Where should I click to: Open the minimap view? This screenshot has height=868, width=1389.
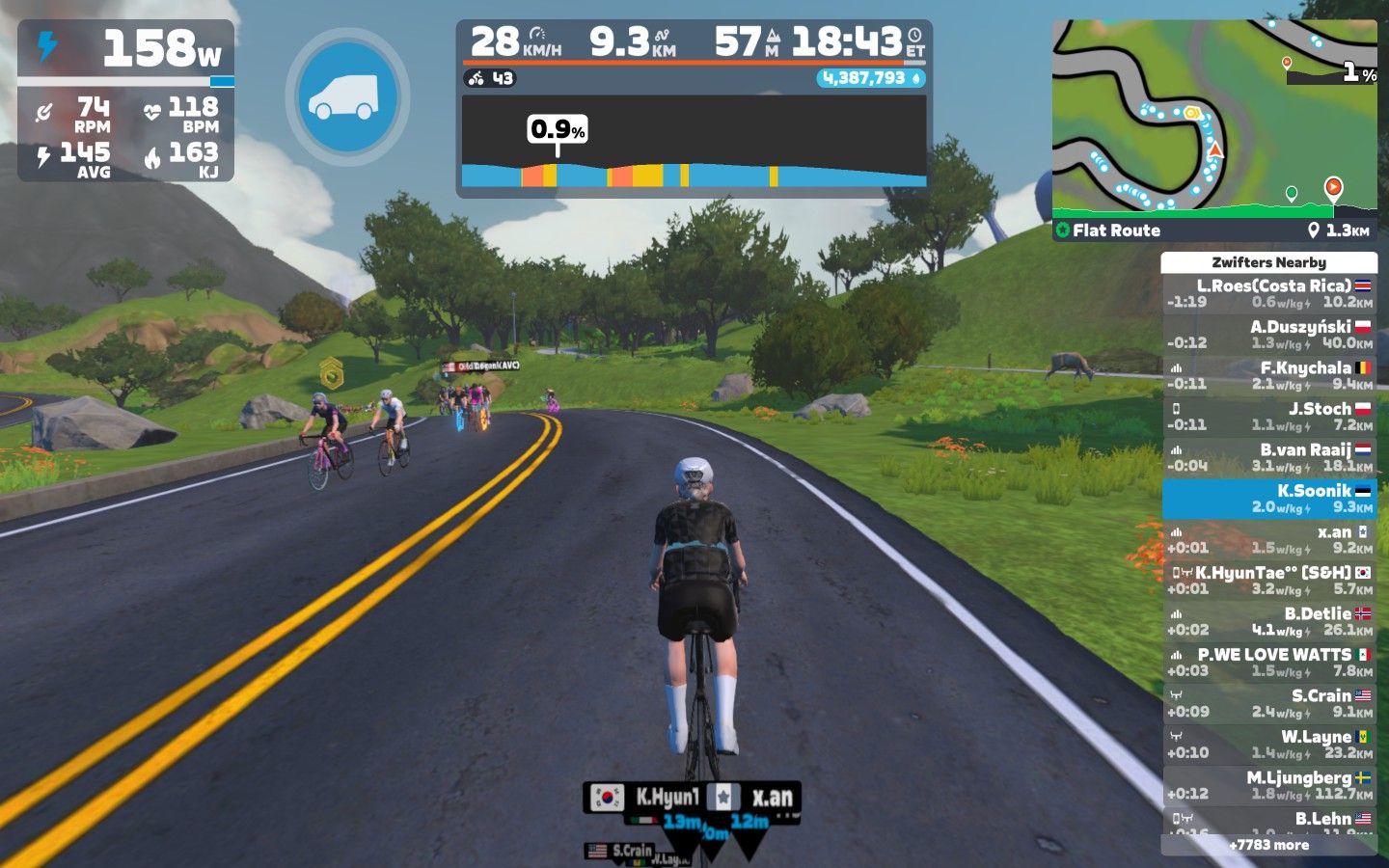coord(1213,116)
